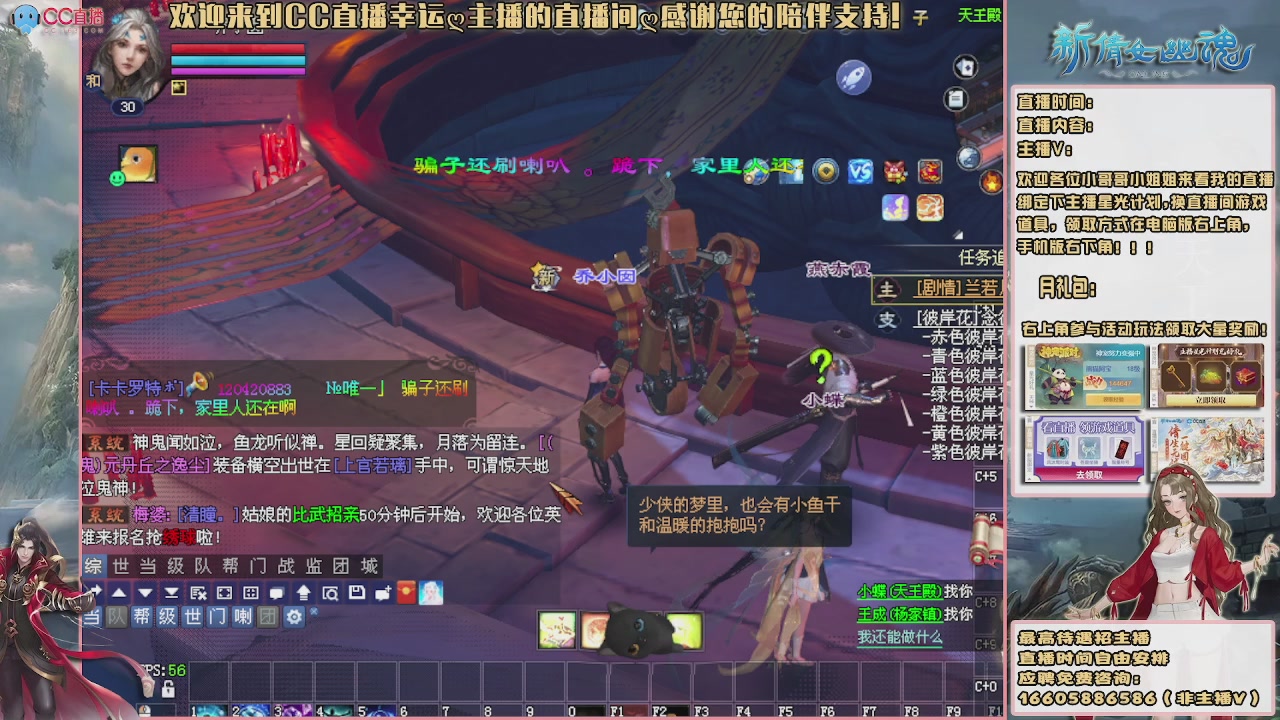Viewport: 1280px width, 720px height.
Task: Open the purple firework activity icon
Action: tap(895, 207)
